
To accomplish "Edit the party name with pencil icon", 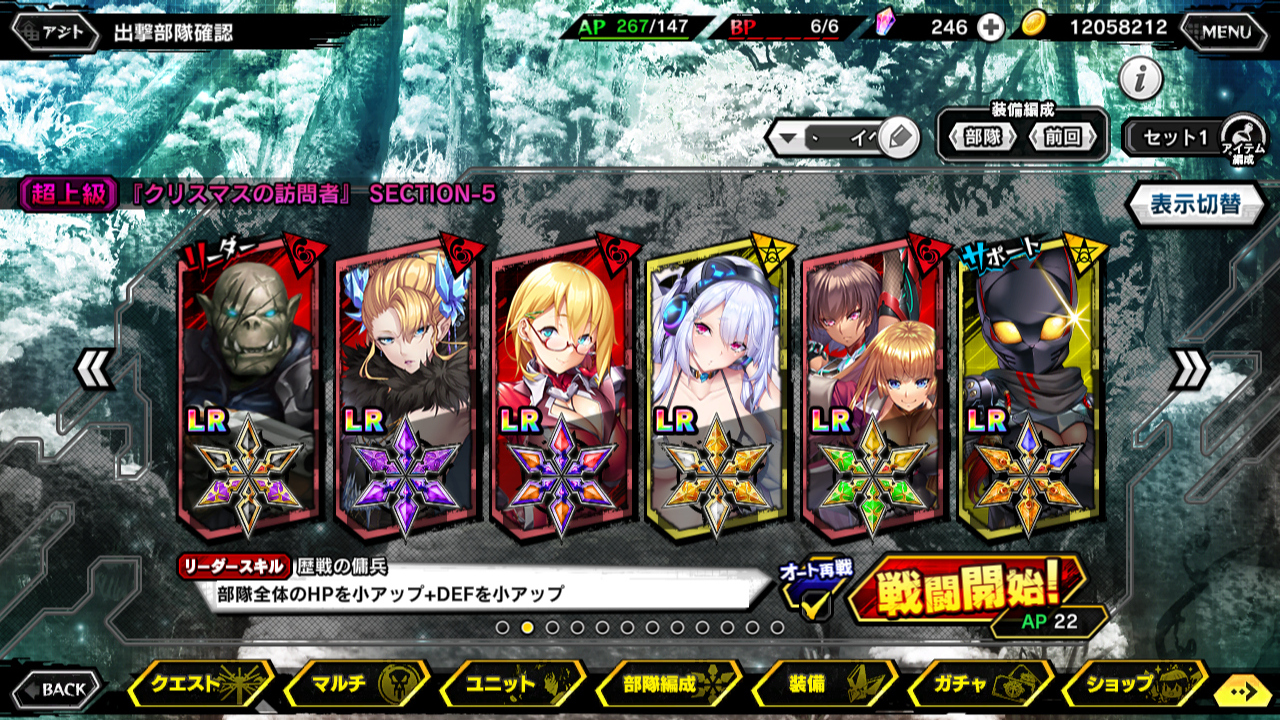I will (x=898, y=138).
